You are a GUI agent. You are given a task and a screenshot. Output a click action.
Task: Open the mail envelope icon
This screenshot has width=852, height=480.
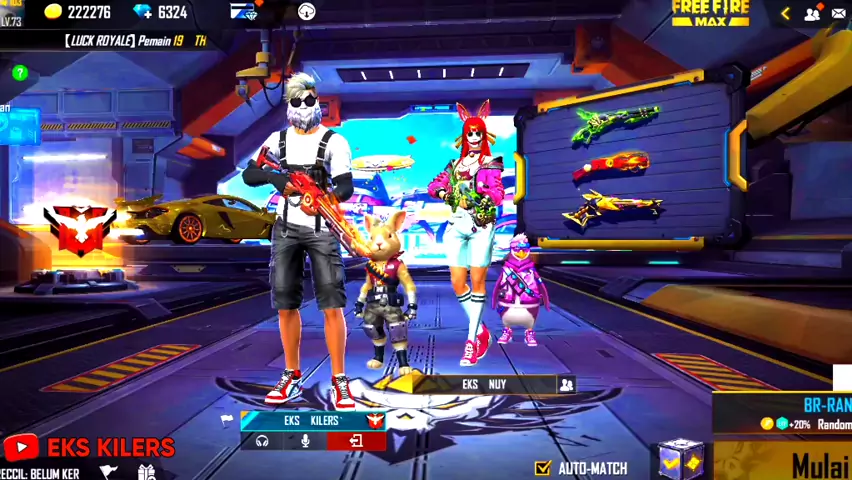839,13
